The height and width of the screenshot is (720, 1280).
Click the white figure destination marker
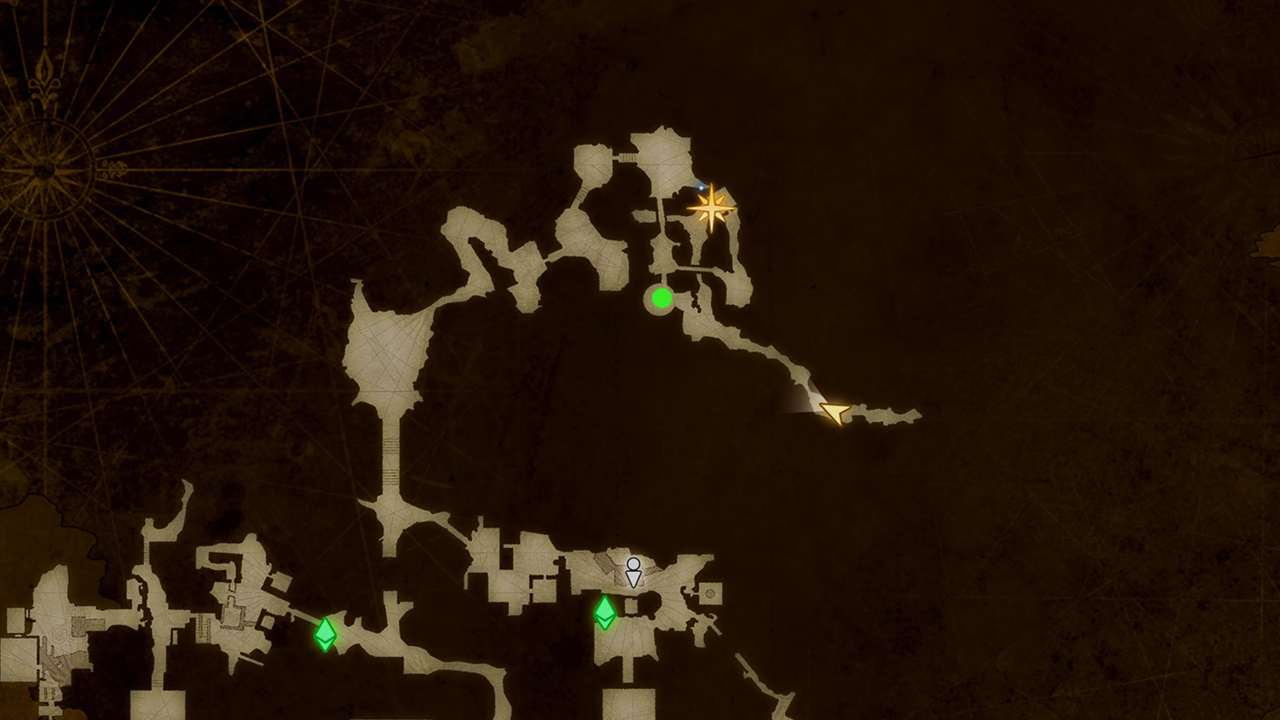click(x=635, y=572)
